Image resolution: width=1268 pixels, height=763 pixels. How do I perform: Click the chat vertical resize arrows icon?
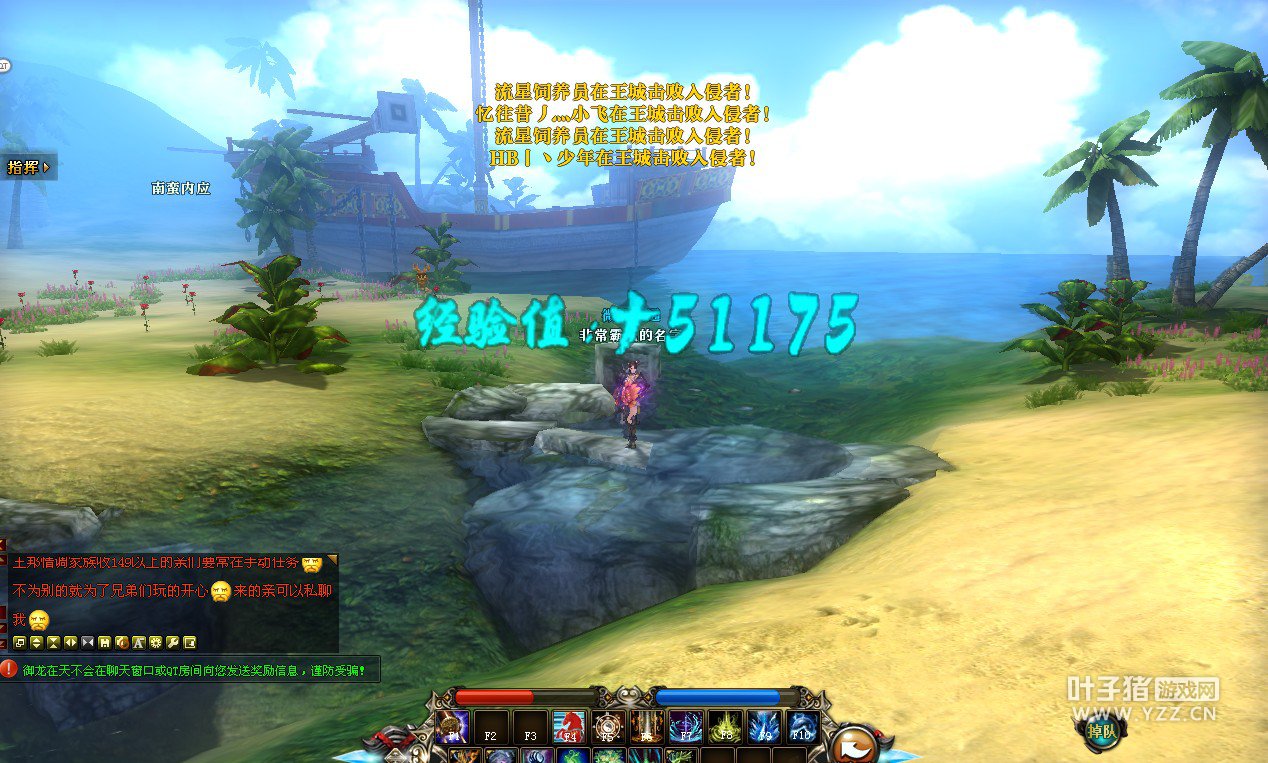[x=36, y=642]
